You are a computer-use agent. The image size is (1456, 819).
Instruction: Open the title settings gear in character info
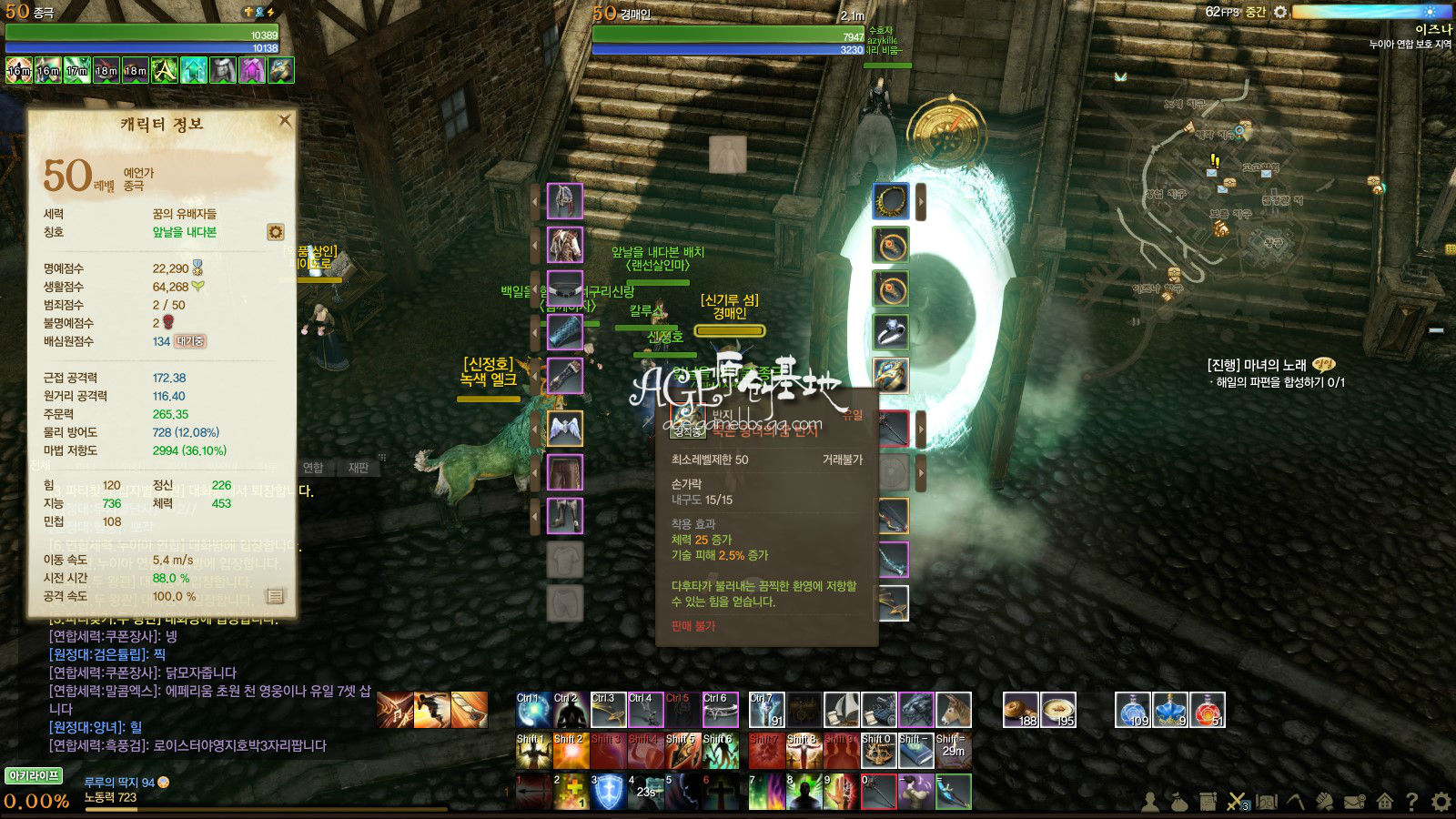click(x=275, y=232)
